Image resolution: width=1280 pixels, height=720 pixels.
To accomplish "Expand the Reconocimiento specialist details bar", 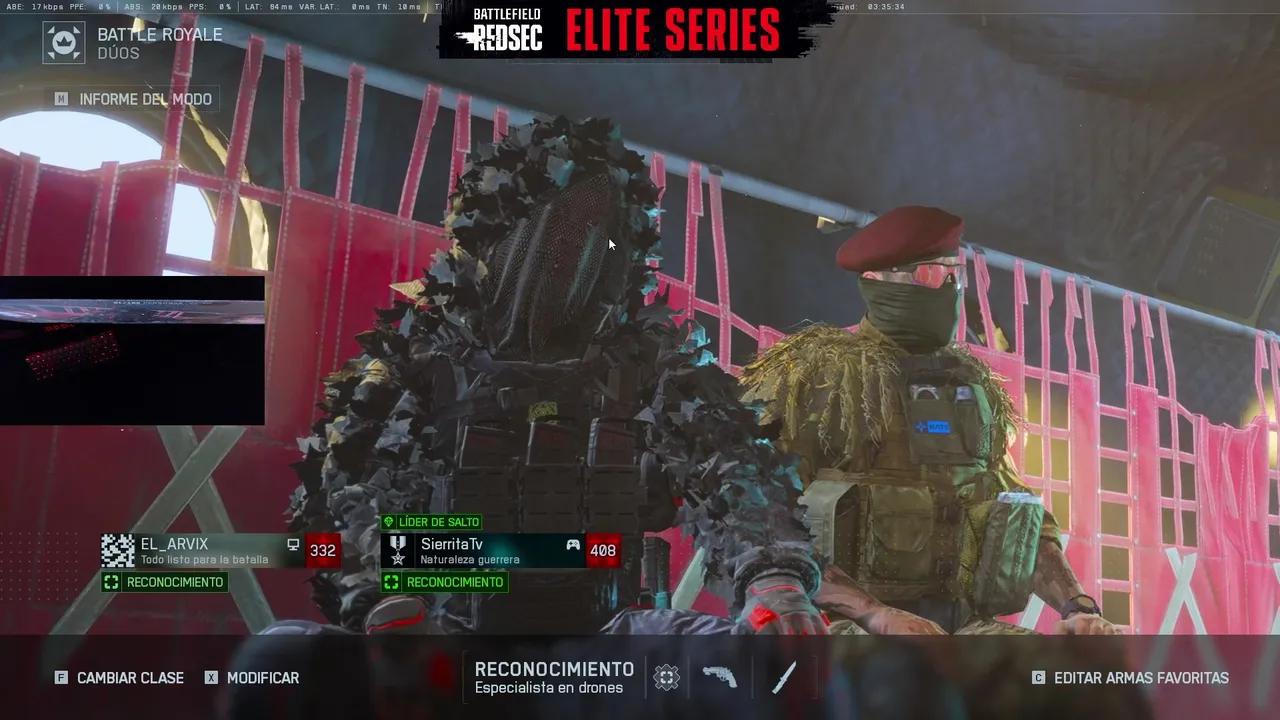I will [x=555, y=677].
